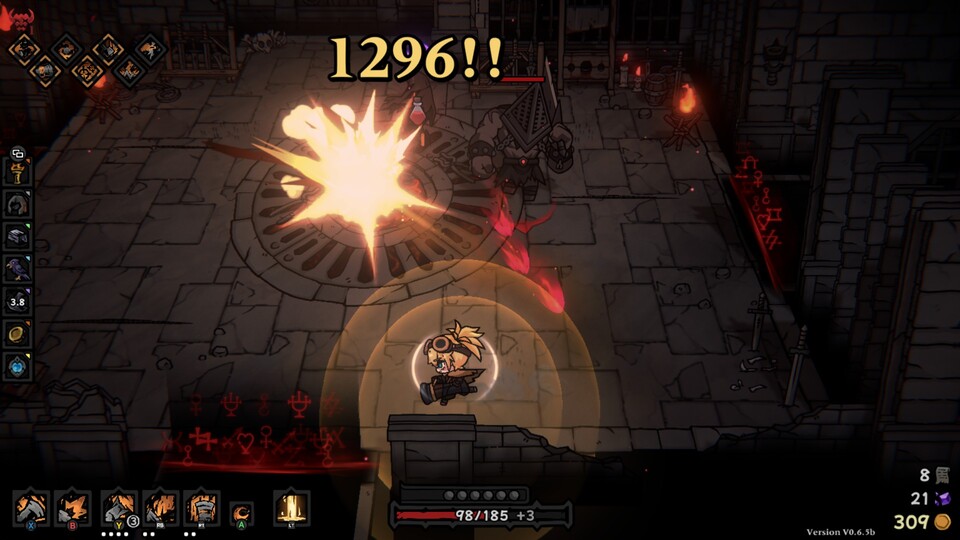Select the blue gem amulet relic slot

pos(17,366)
